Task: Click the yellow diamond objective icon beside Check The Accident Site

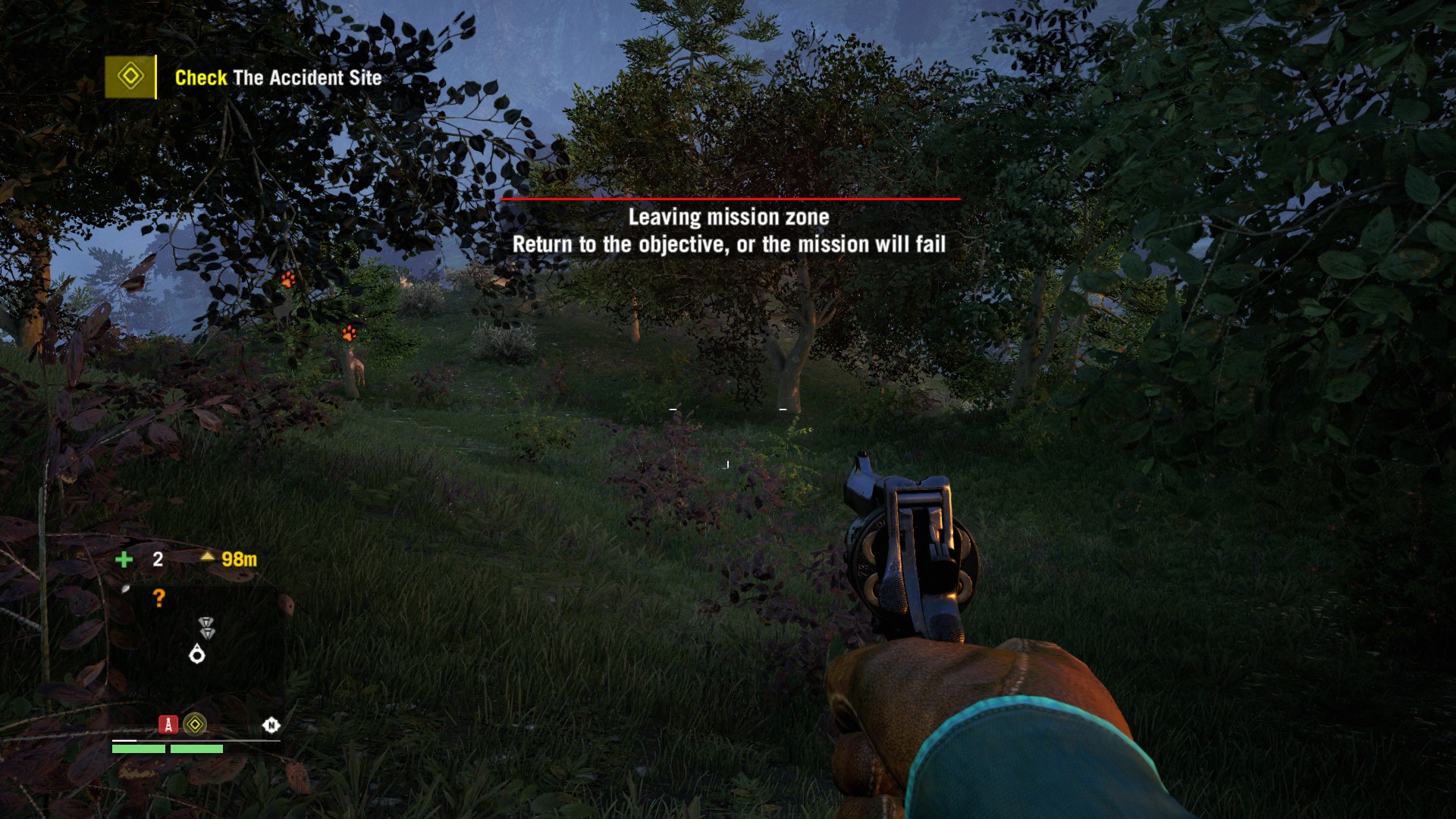Action: (130, 77)
